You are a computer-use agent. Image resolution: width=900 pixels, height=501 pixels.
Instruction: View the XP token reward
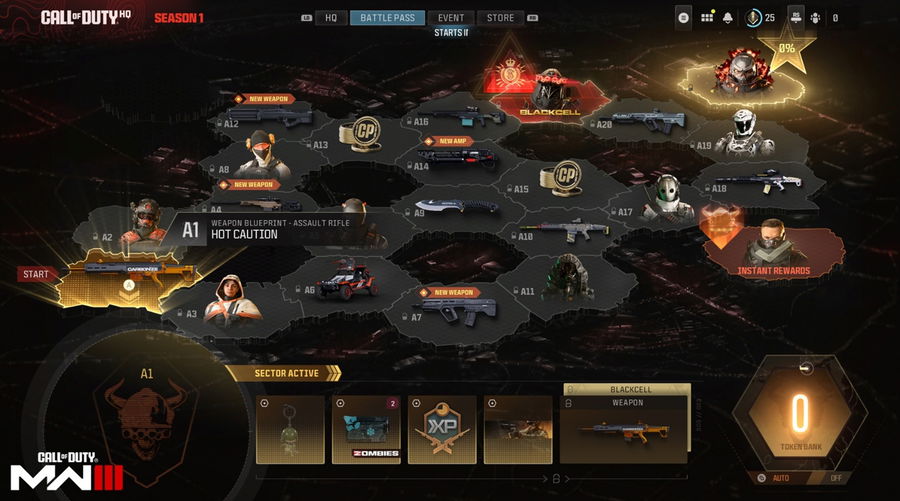443,430
